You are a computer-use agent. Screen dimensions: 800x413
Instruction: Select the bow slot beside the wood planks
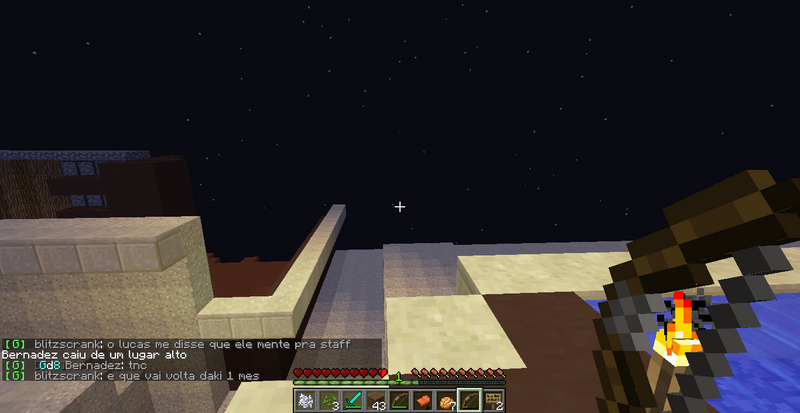(x=399, y=401)
